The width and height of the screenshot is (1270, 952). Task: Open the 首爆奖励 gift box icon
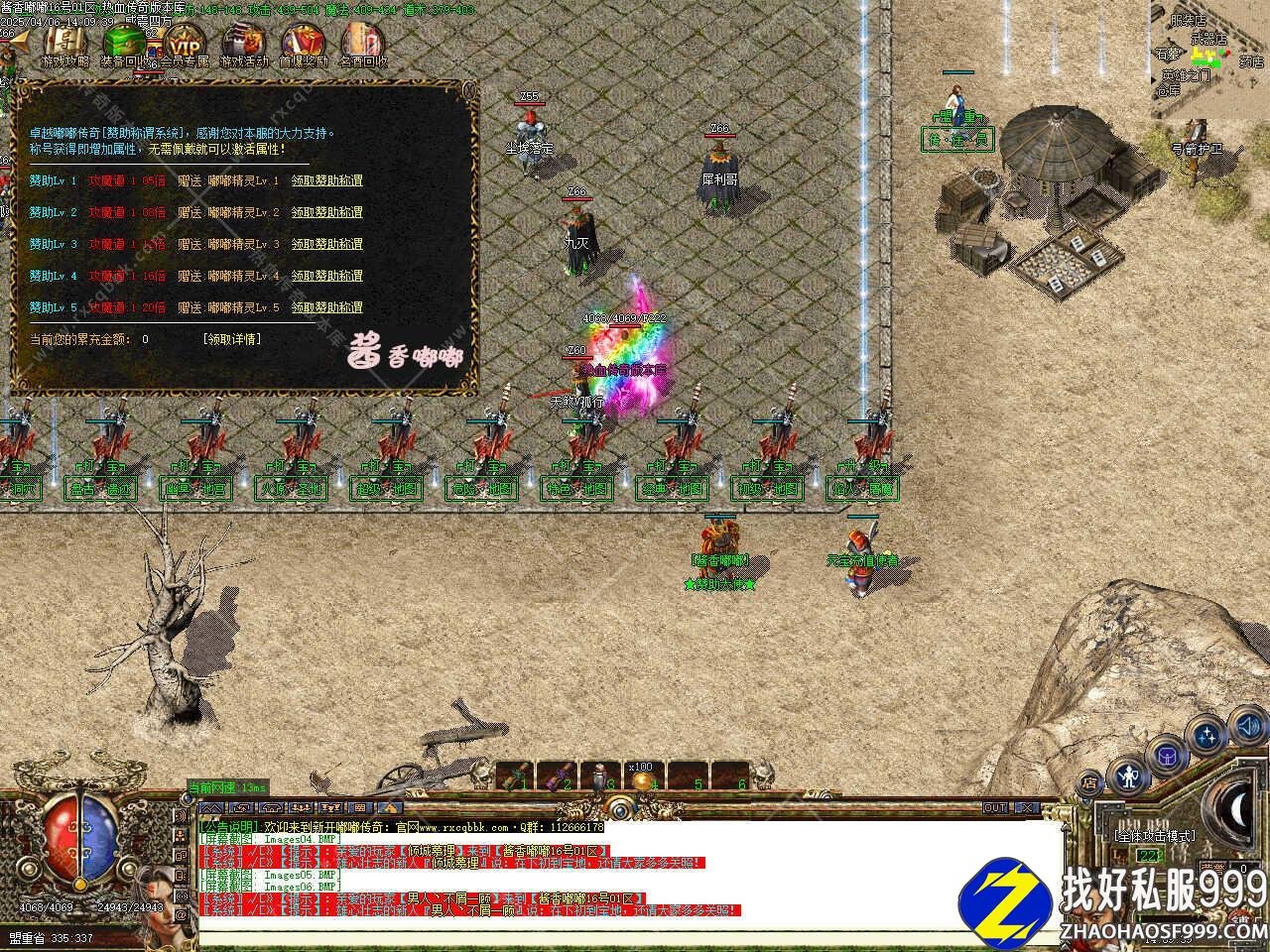point(303,44)
